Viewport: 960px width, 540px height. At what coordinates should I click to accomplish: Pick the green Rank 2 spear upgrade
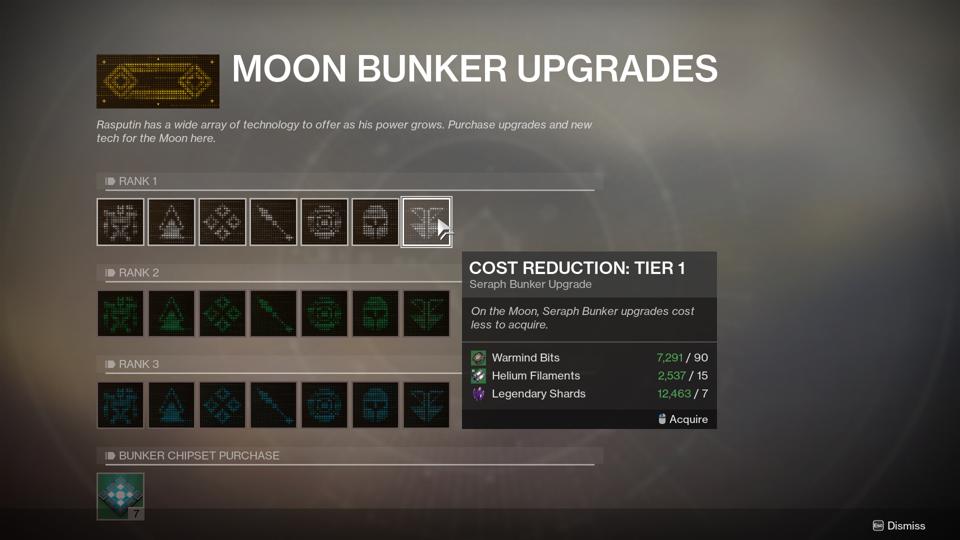point(273,313)
